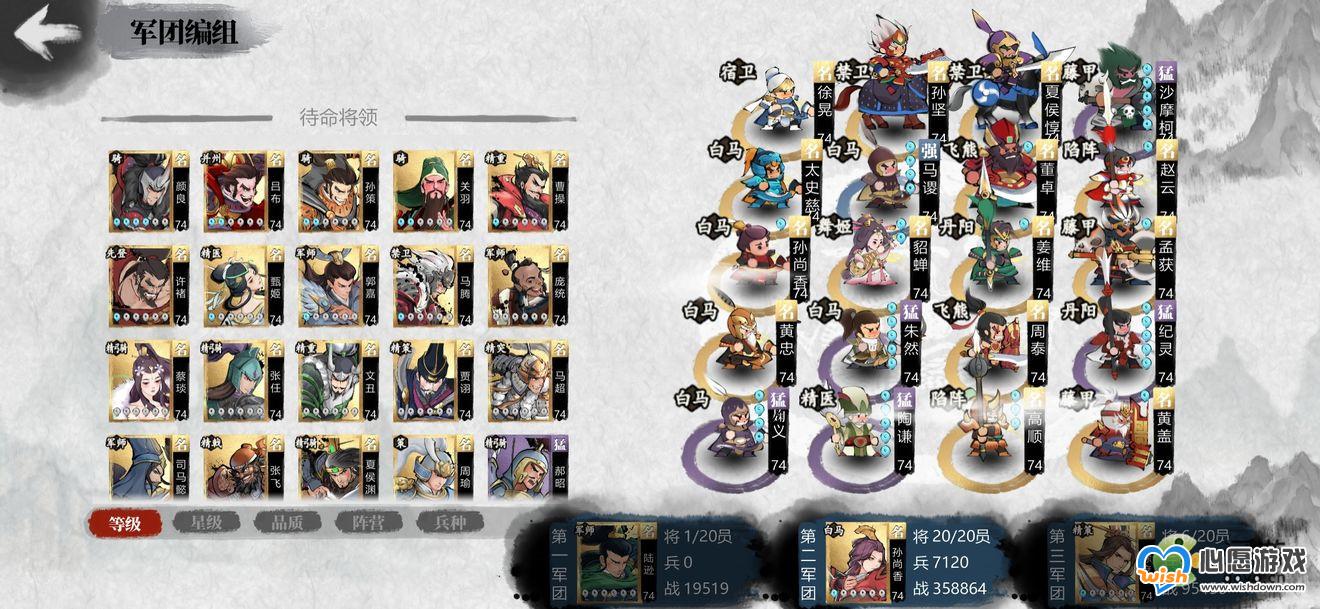Select the 曹操 general card
The height and width of the screenshot is (609, 1320).
[526, 191]
